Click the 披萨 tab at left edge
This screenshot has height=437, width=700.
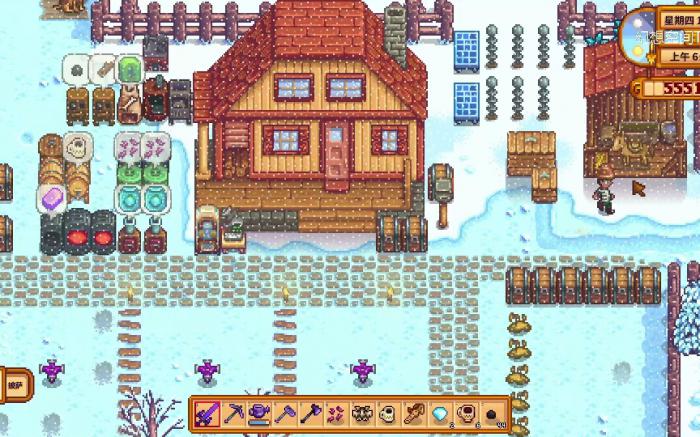click(14, 383)
